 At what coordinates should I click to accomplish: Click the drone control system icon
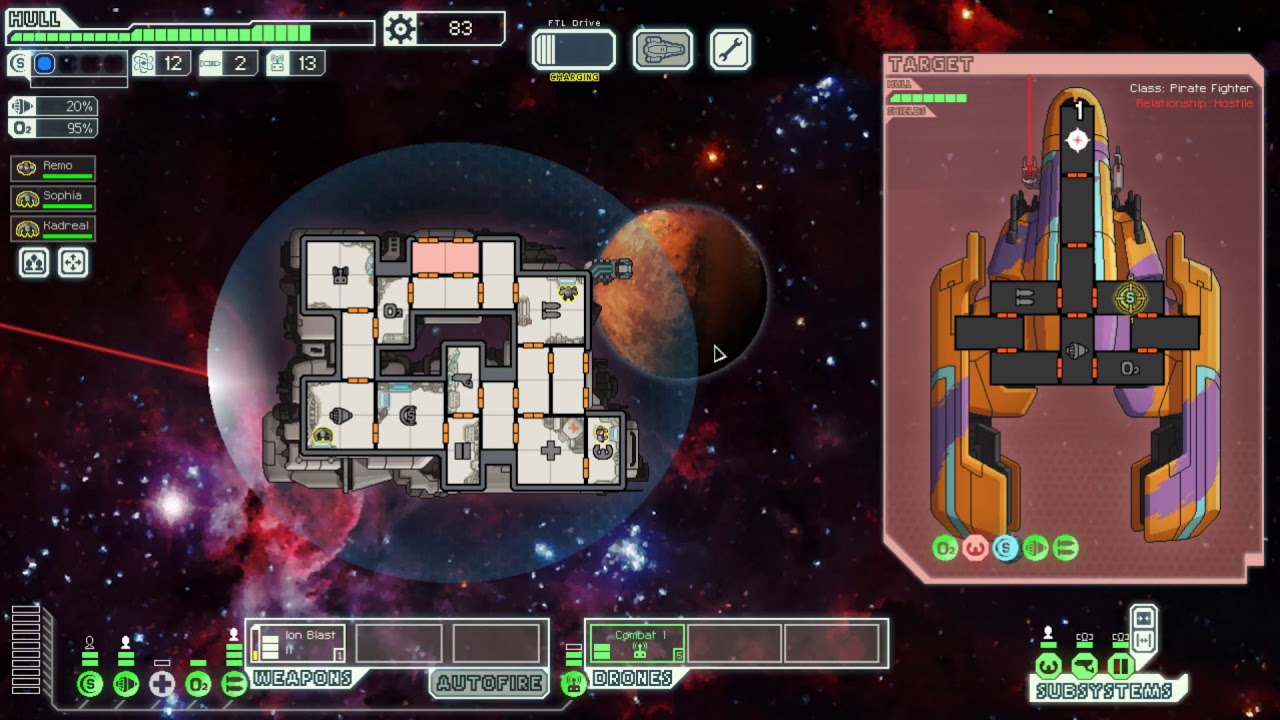click(x=573, y=684)
